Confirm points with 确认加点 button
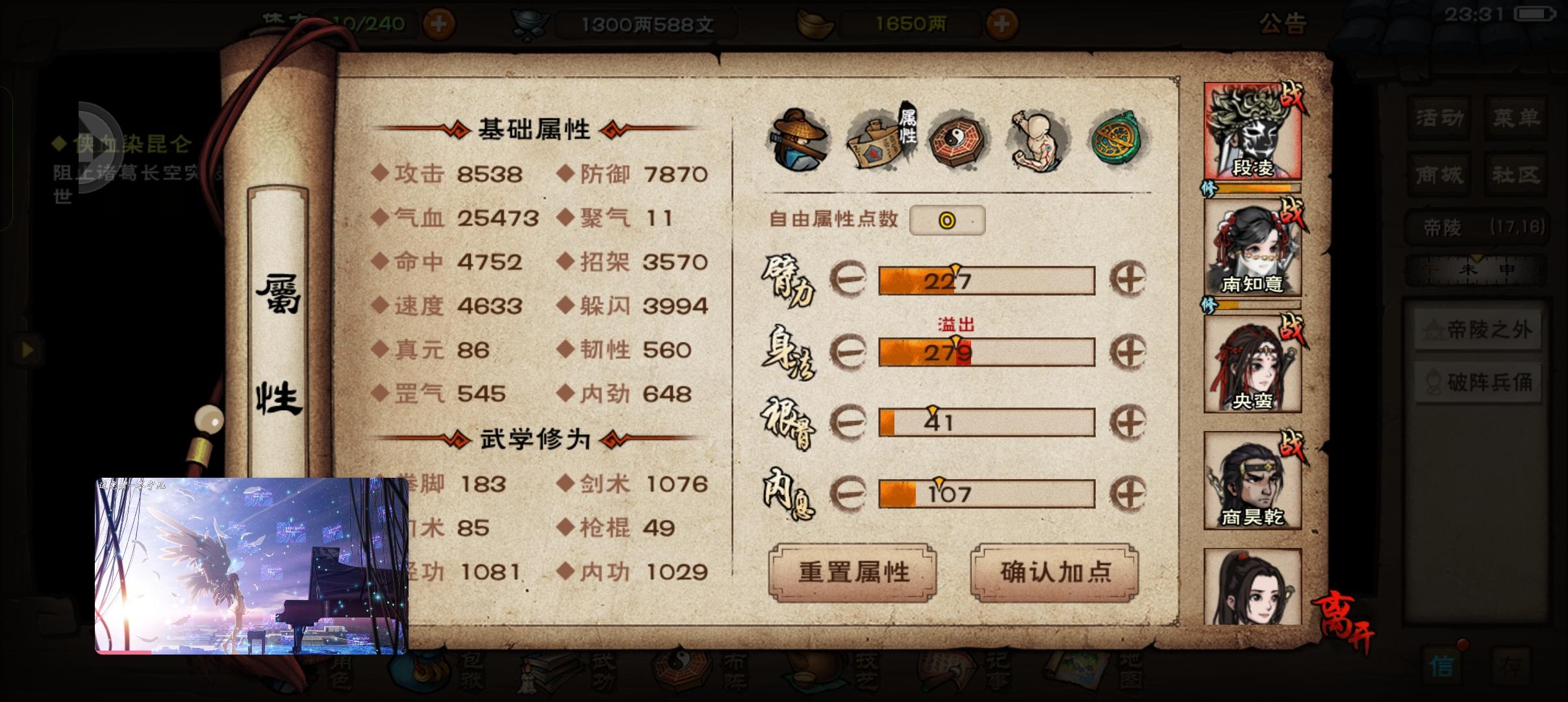The image size is (1568, 702). pyautogui.click(x=1056, y=572)
